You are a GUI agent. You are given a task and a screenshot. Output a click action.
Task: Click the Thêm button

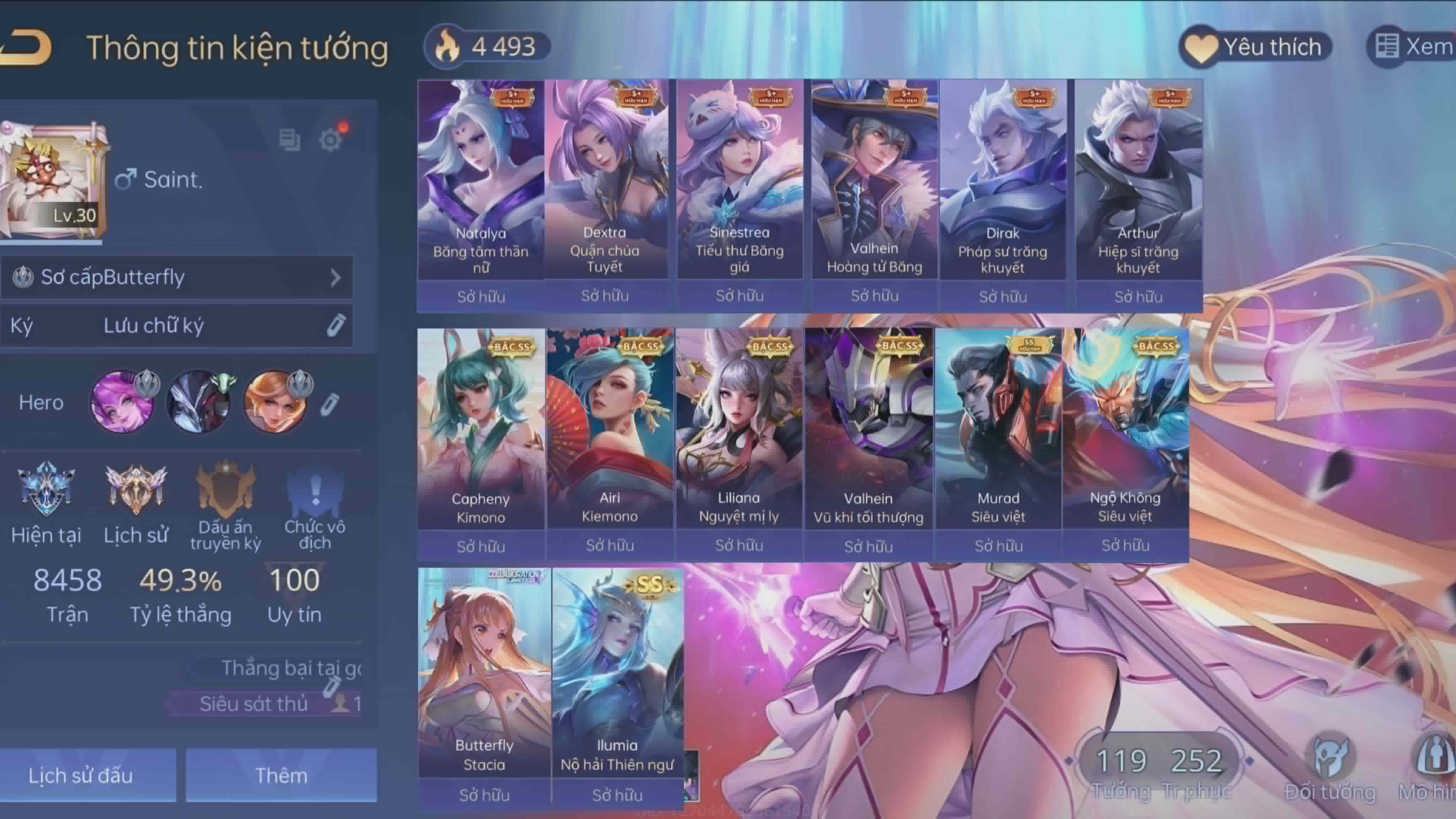[x=281, y=775]
